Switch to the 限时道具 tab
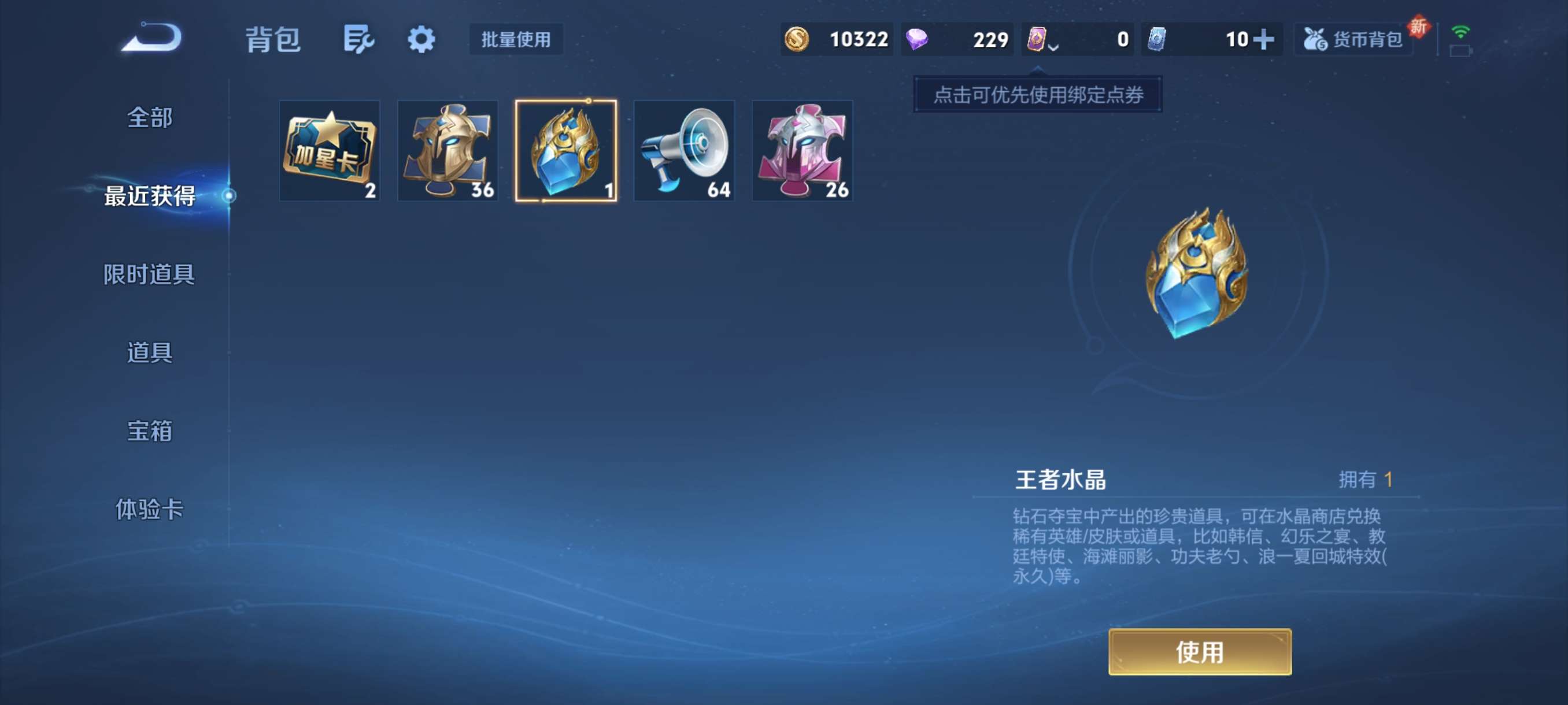Screen dimensions: 1568x705 coord(148,274)
